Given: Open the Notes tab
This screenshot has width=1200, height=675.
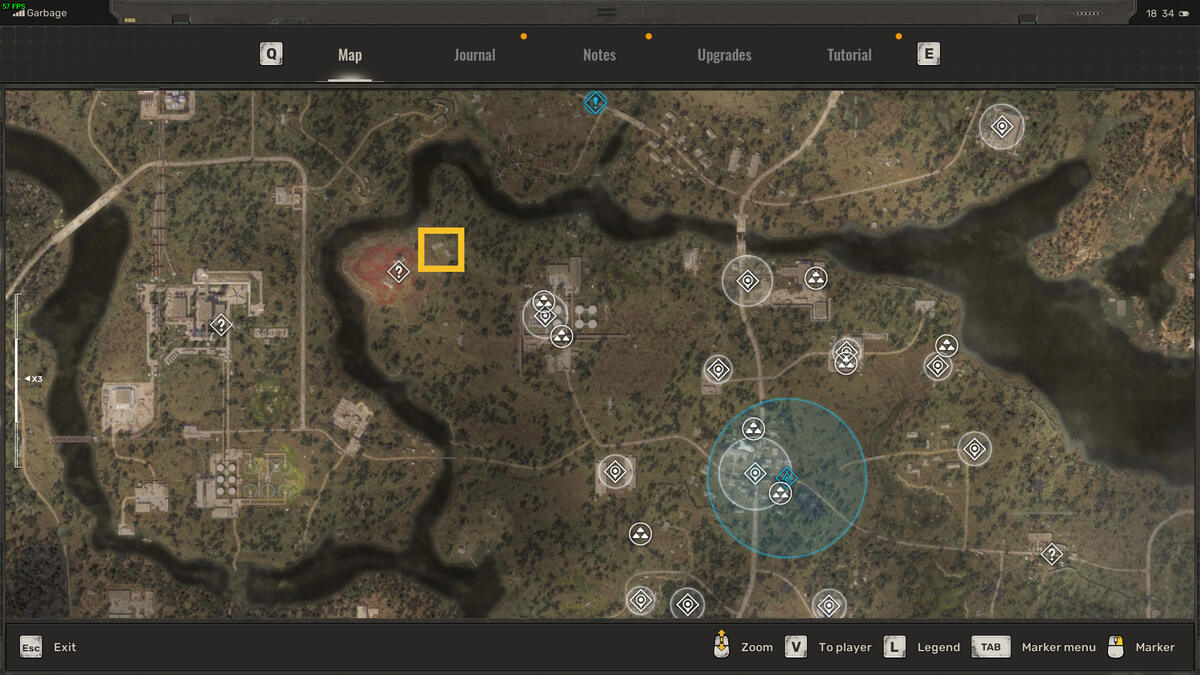Looking at the screenshot, I should click(599, 55).
